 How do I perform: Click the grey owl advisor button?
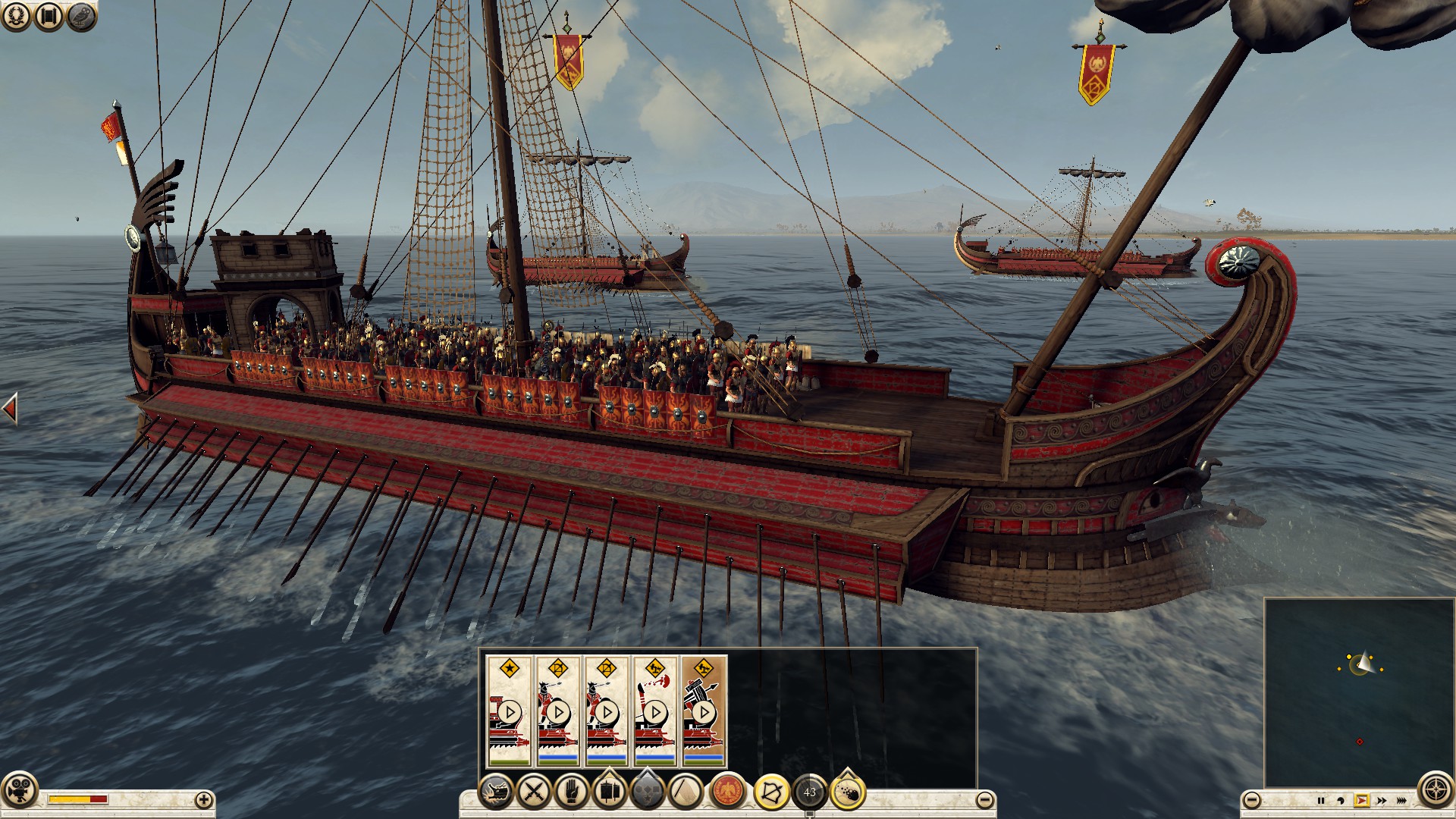tap(82, 16)
